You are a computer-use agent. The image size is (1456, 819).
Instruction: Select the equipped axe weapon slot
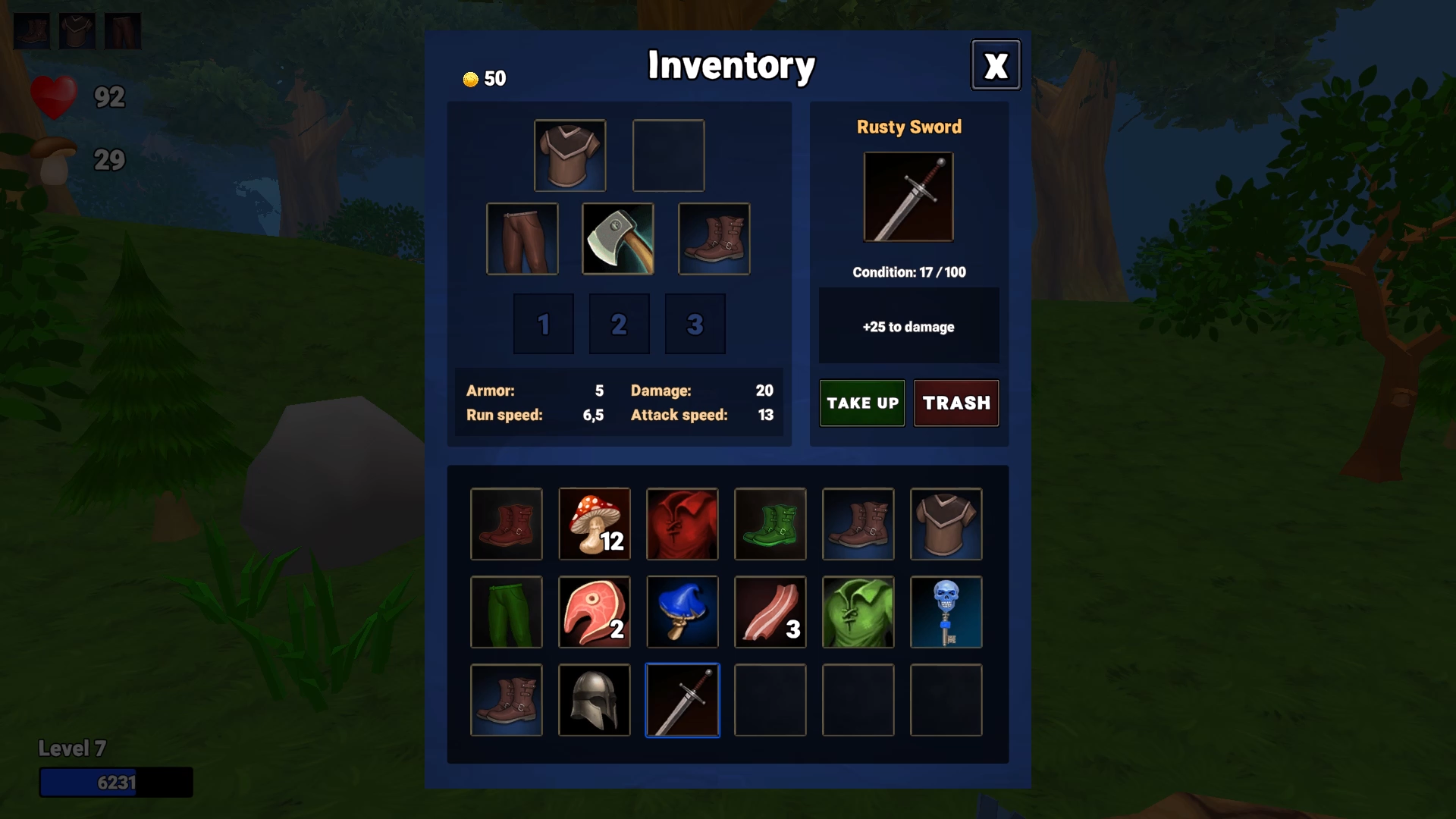(618, 239)
